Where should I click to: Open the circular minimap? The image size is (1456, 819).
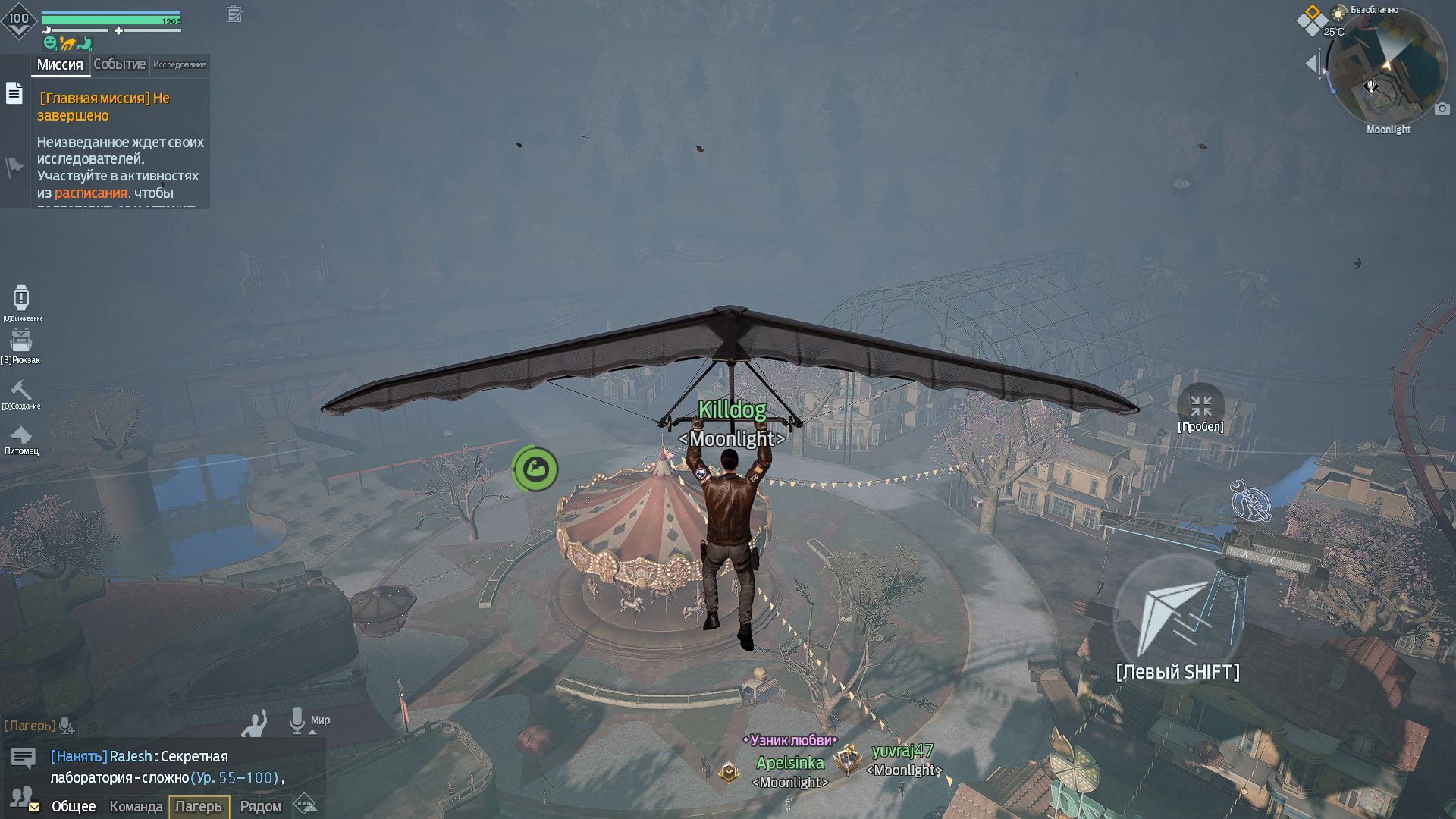1388,70
